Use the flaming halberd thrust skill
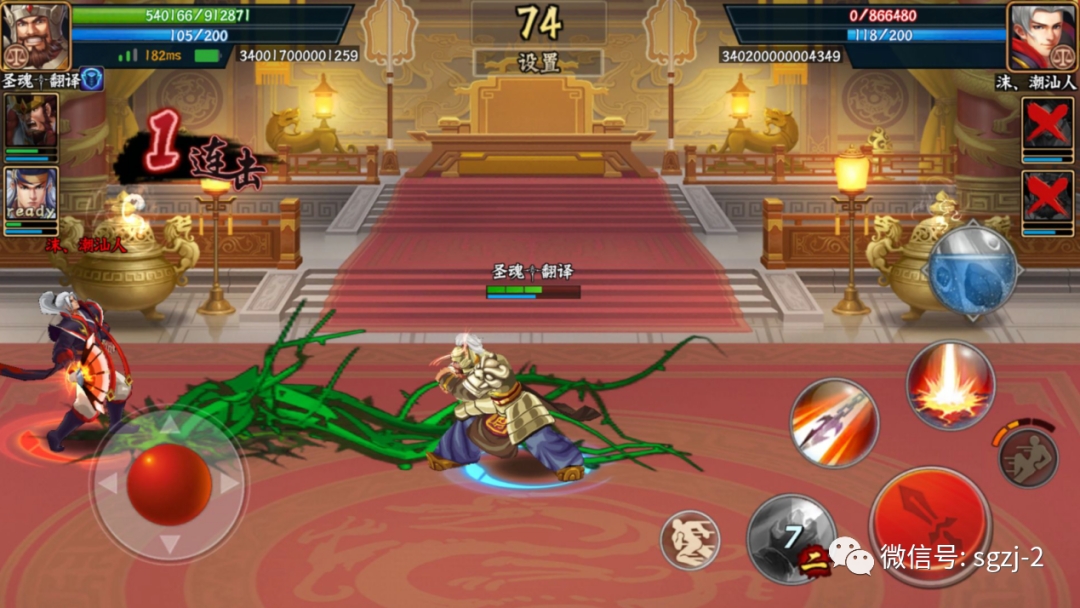Image resolution: width=1080 pixels, height=608 pixels. coord(833,422)
